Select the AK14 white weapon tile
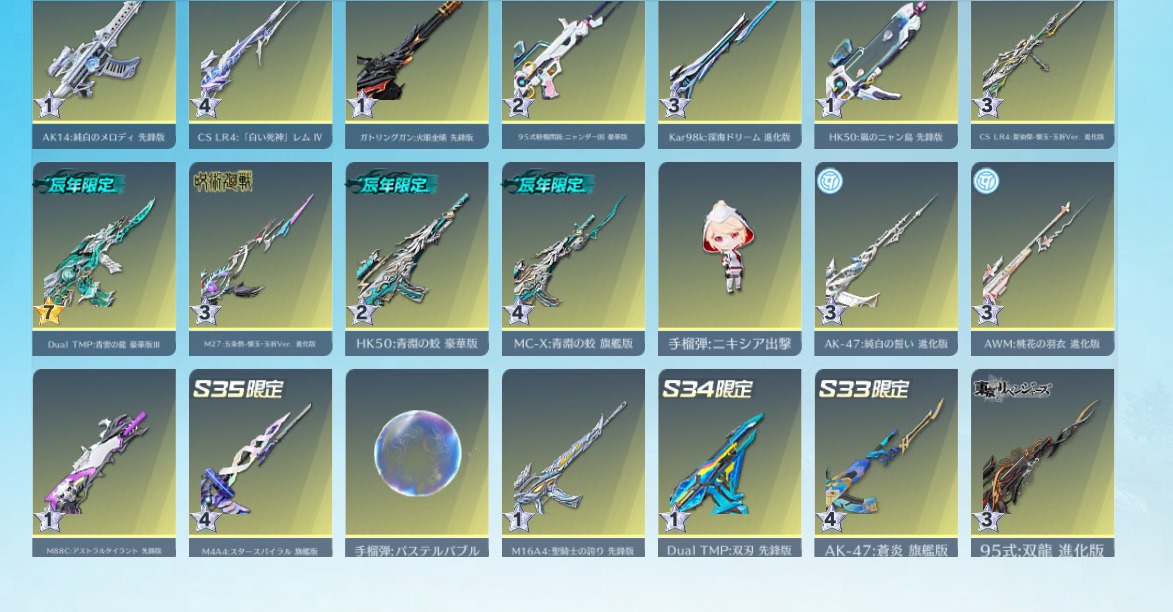Viewport: 1173px width, 612px height. click(104, 70)
